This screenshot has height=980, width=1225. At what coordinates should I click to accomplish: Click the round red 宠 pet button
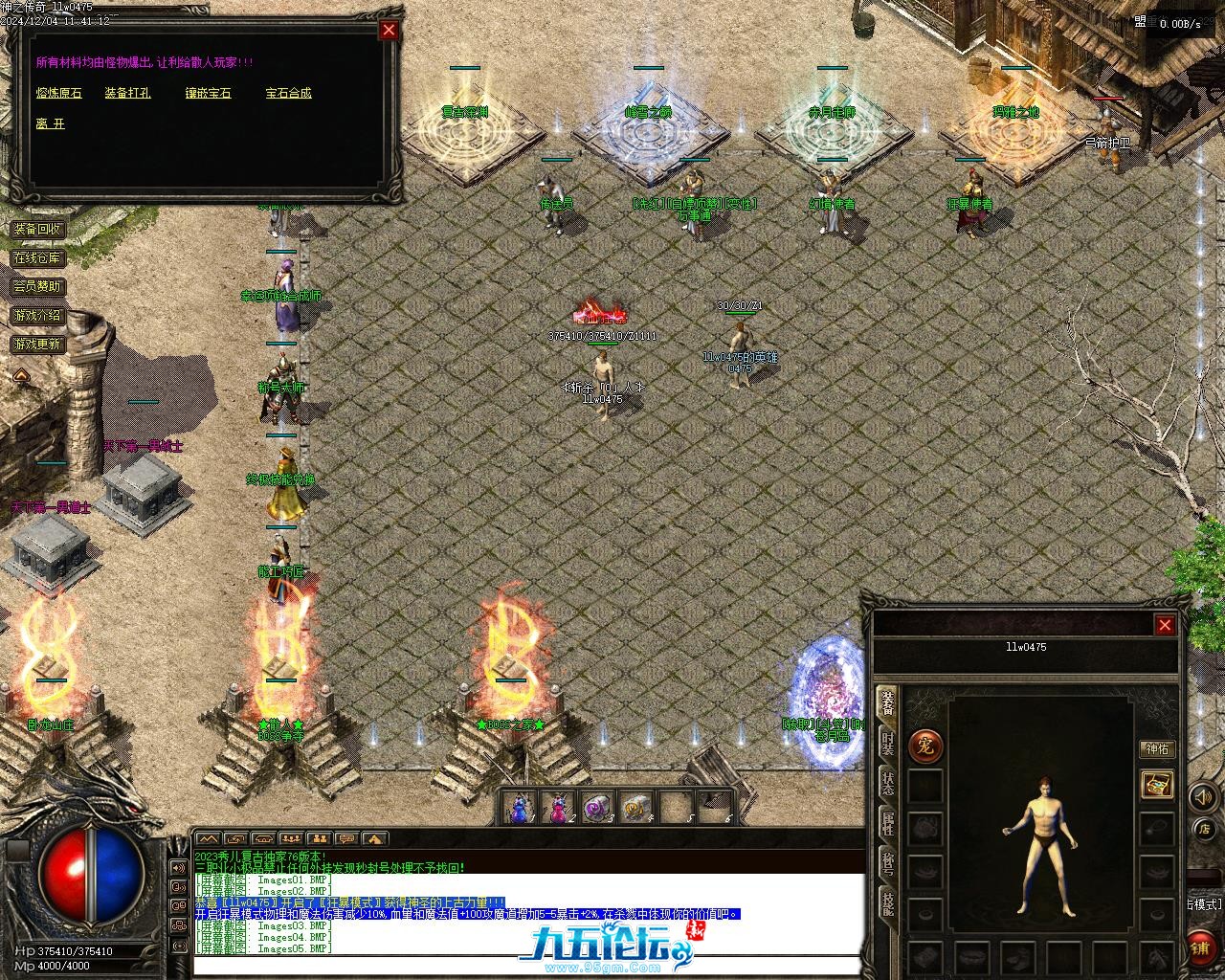(925, 746)
